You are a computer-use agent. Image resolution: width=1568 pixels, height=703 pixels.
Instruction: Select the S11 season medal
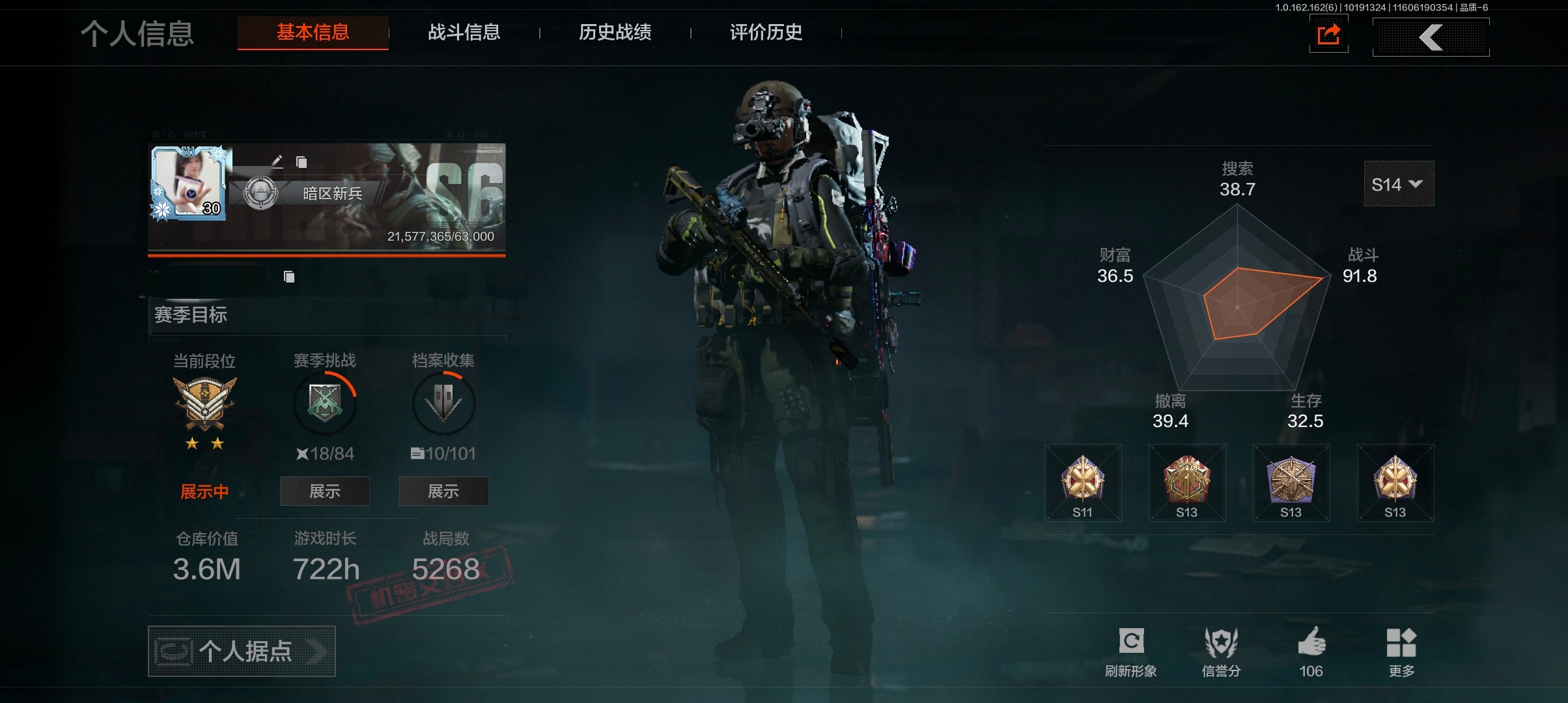[x=1083, y=483]
